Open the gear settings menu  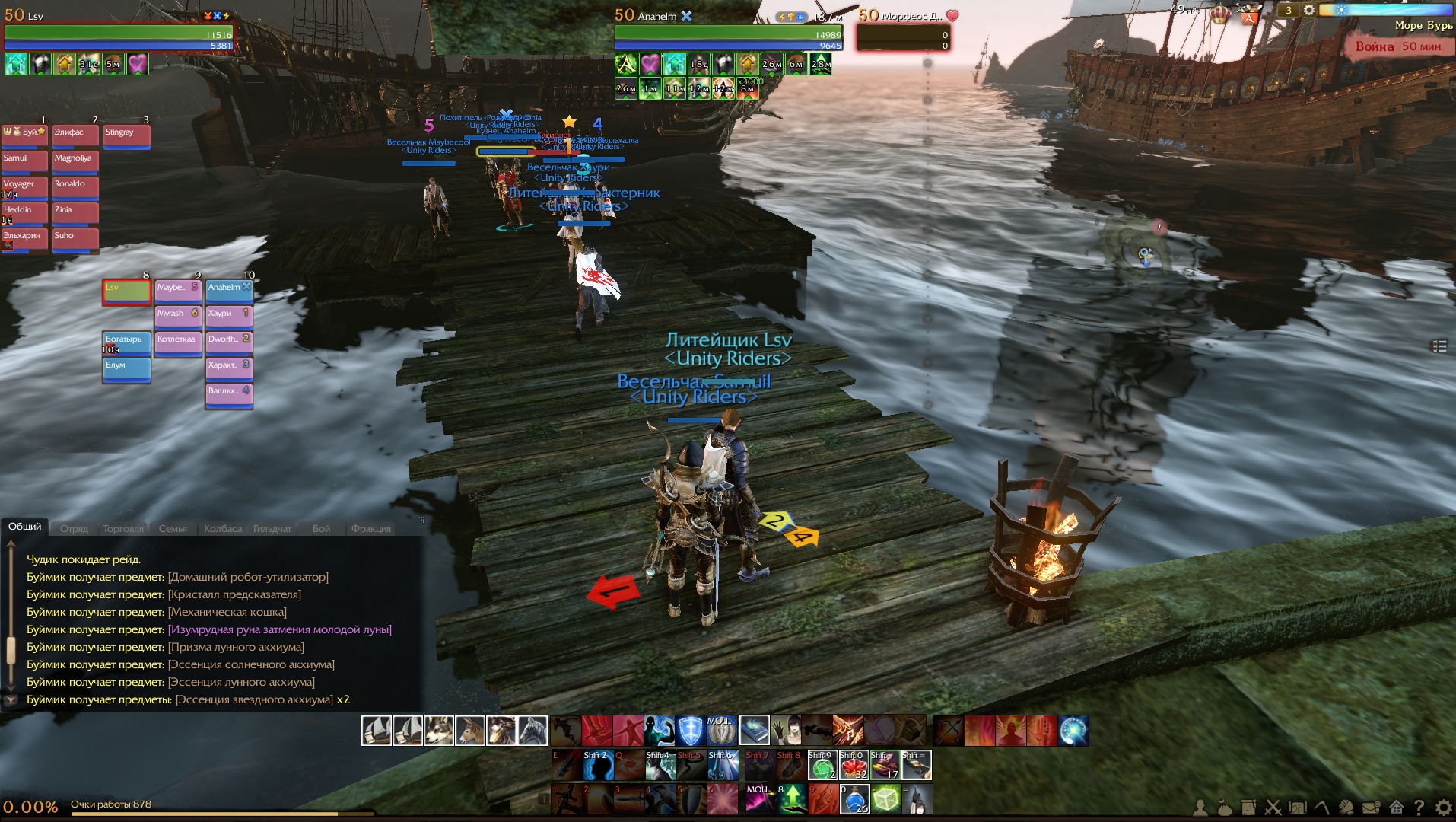[1443, 808]
